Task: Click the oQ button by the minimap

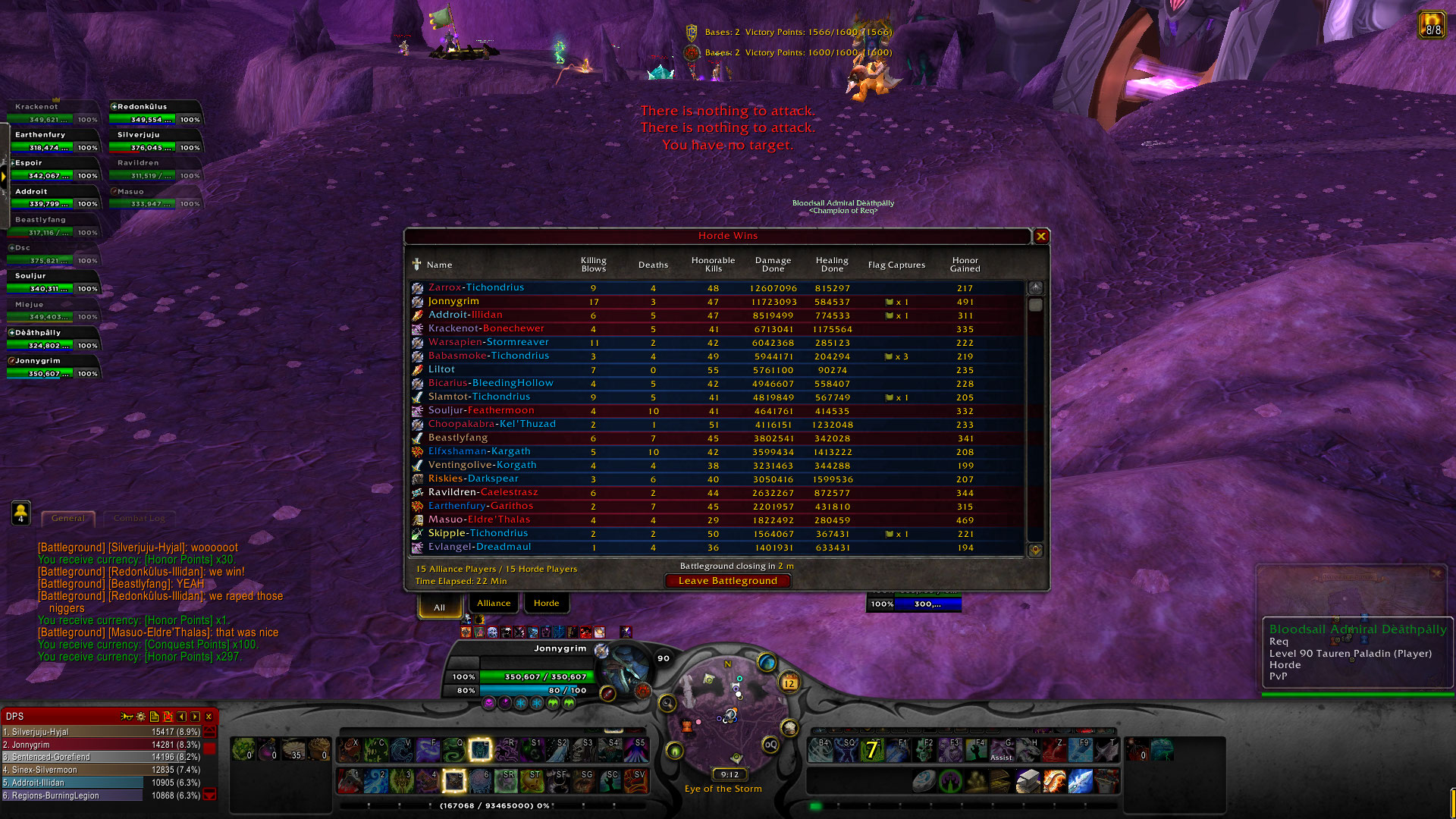Action: [771, 744]
